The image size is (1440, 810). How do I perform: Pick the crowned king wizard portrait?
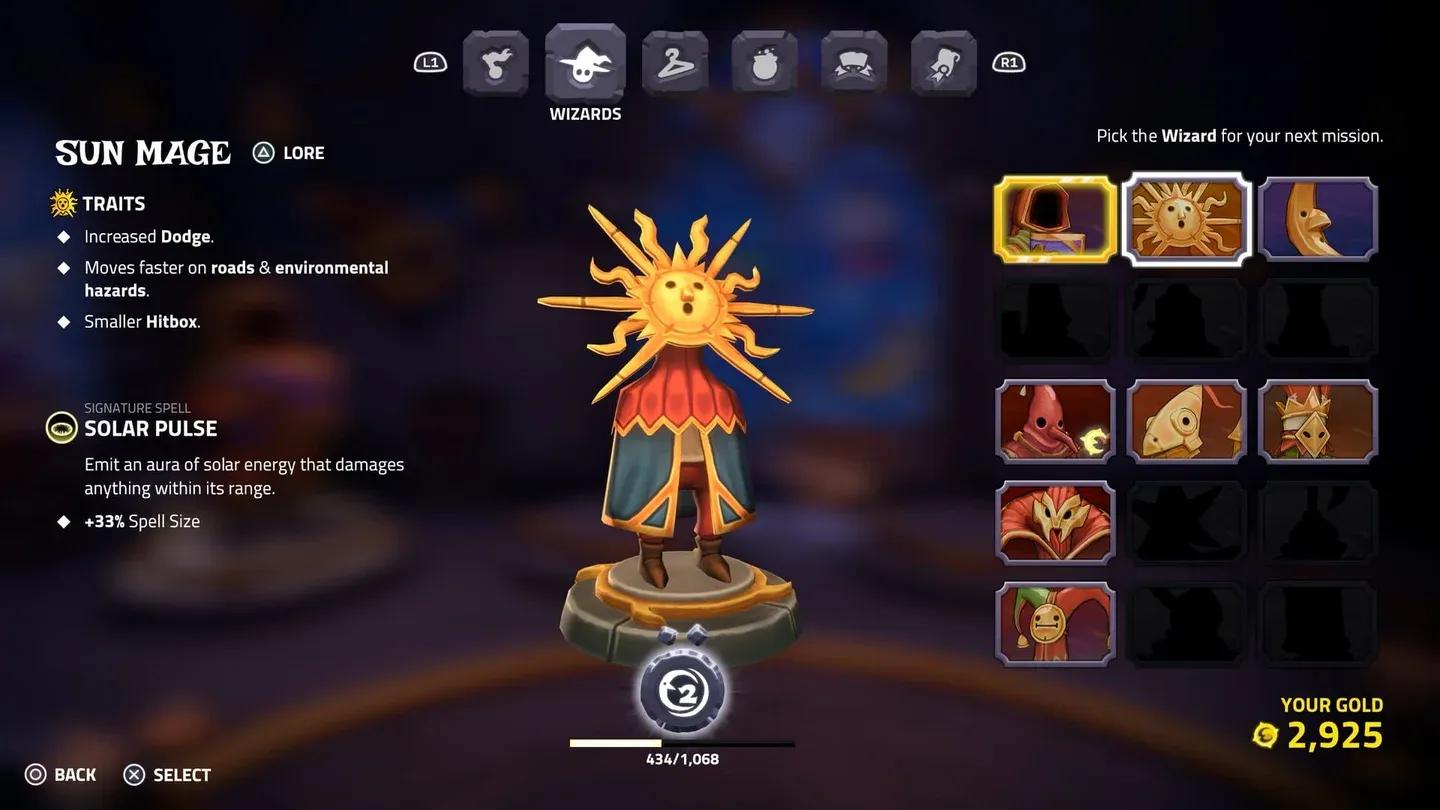(1318, 422)
